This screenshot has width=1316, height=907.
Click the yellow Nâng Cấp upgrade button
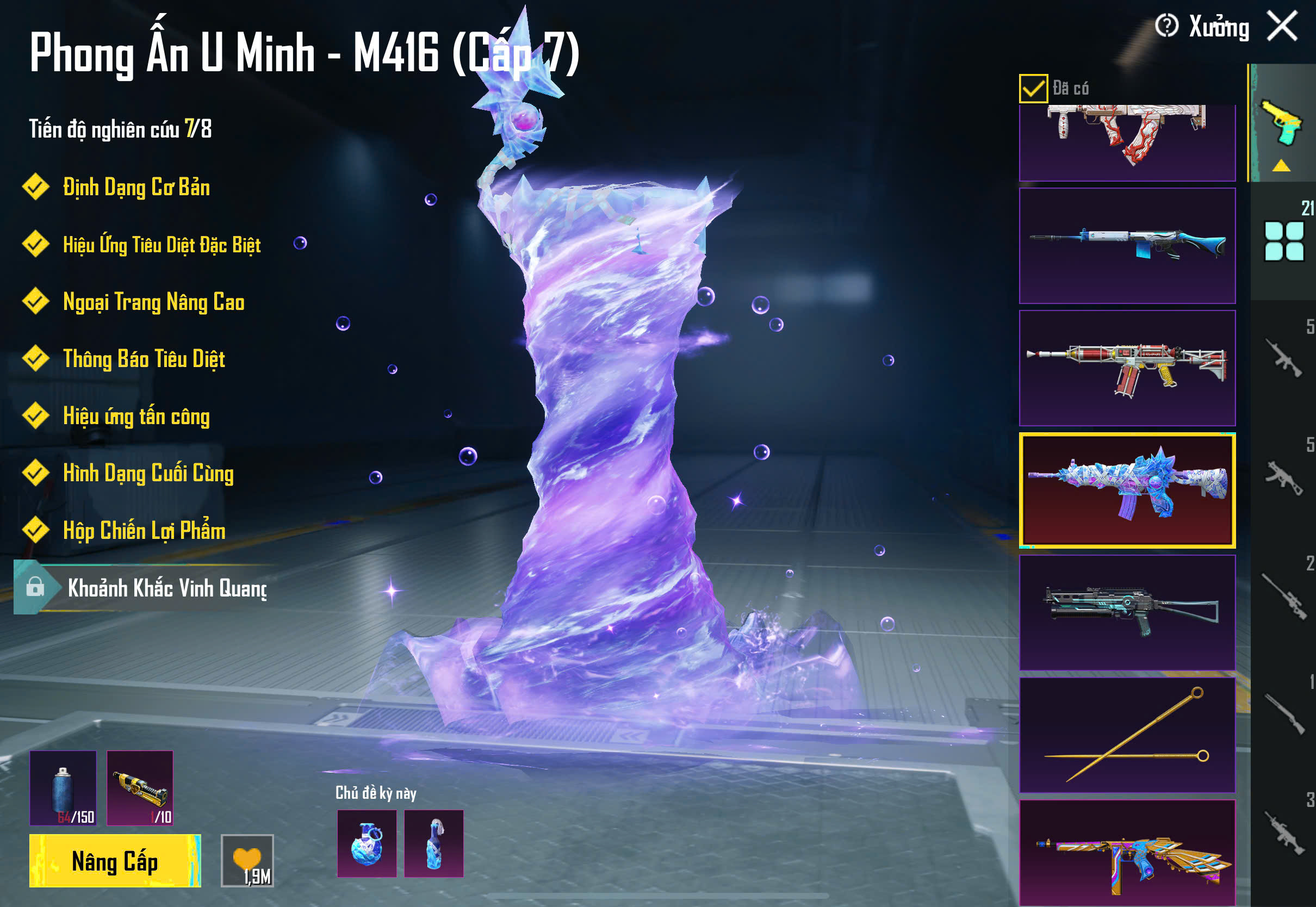[115, 861]
